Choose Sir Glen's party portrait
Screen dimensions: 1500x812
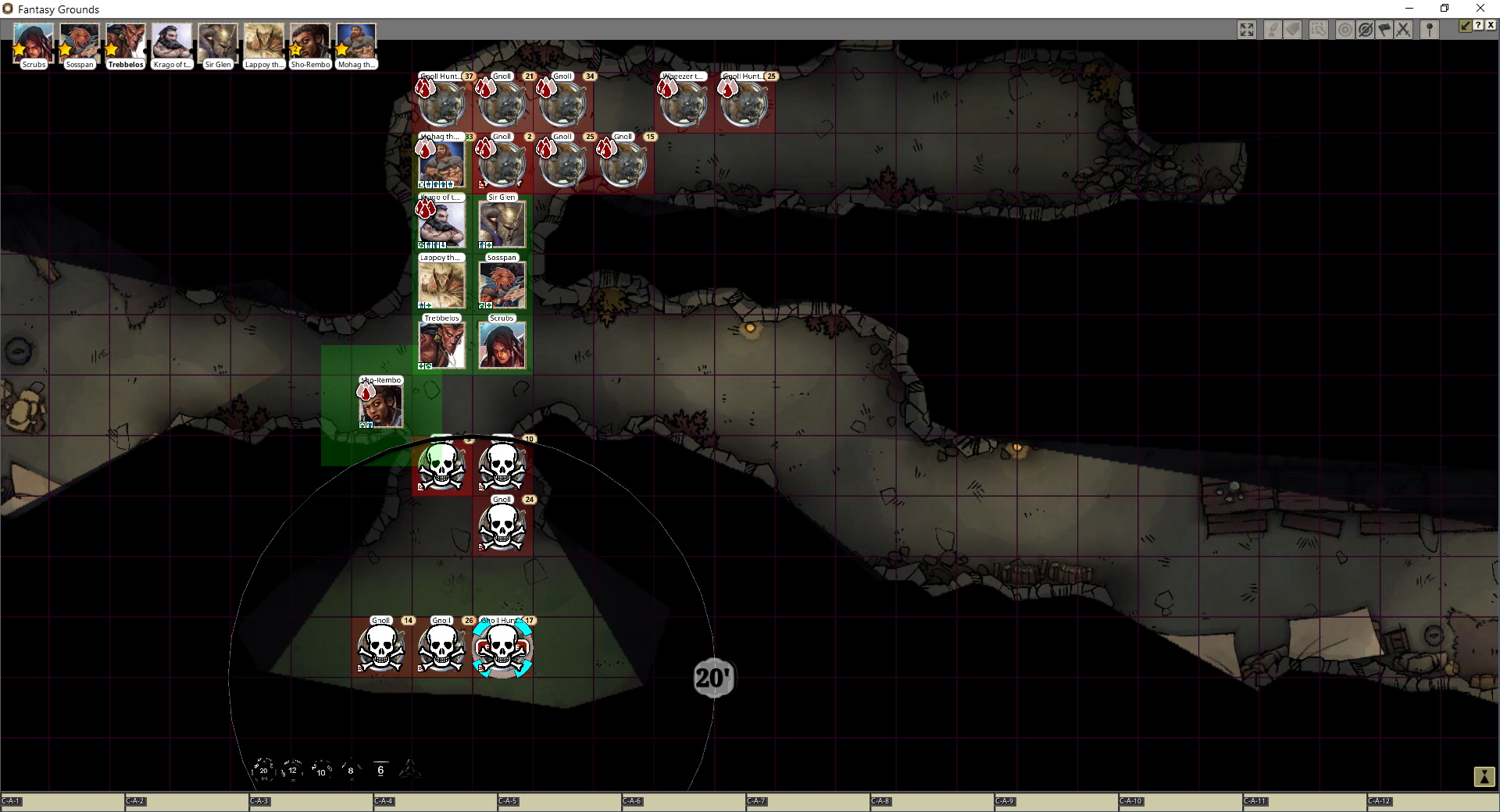217,43
